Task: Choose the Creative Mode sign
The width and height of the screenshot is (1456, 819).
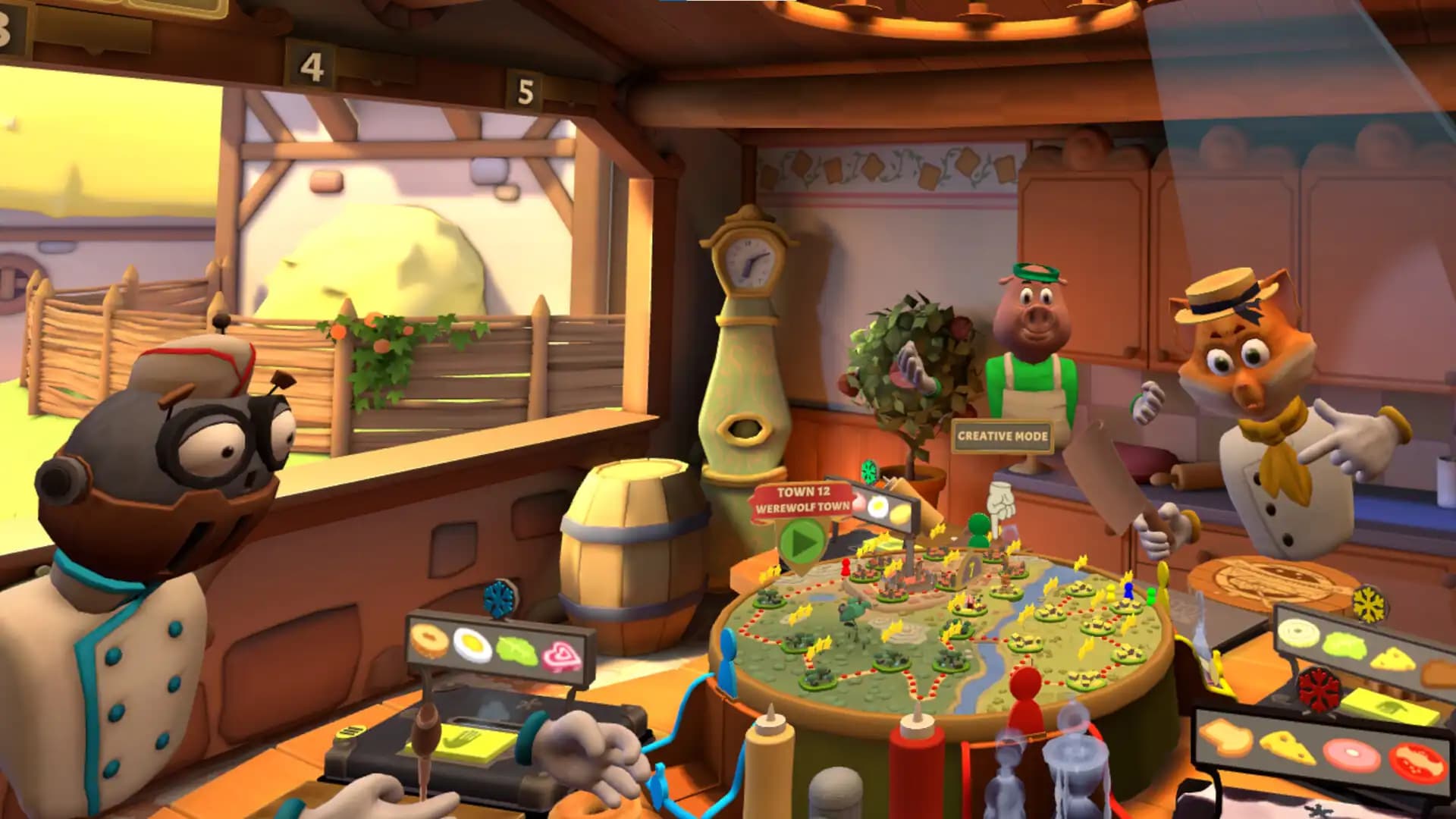Action: pyautogui.click(x=1003, y=436)
